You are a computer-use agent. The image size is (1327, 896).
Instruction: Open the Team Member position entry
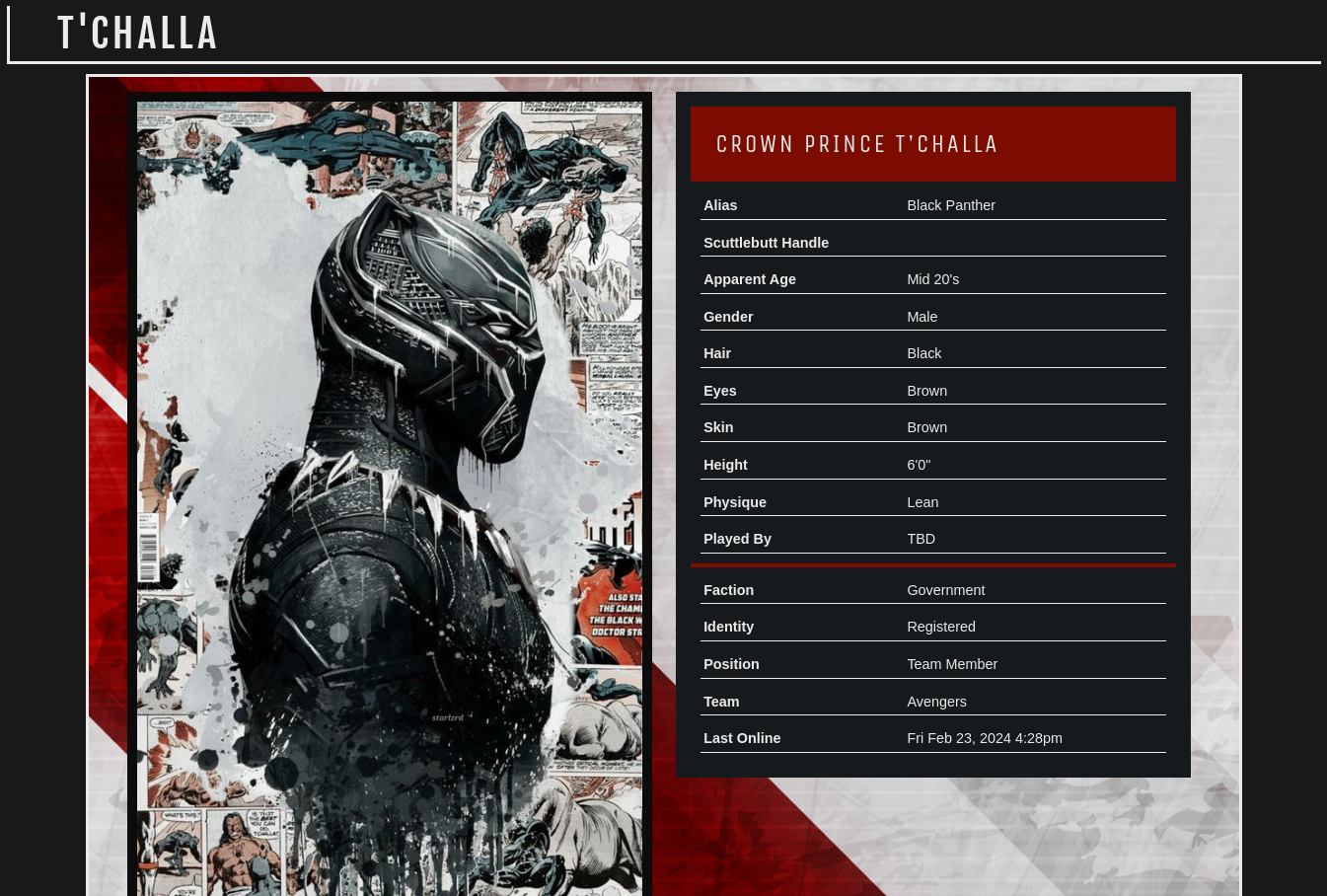click(x=951, y=663)
